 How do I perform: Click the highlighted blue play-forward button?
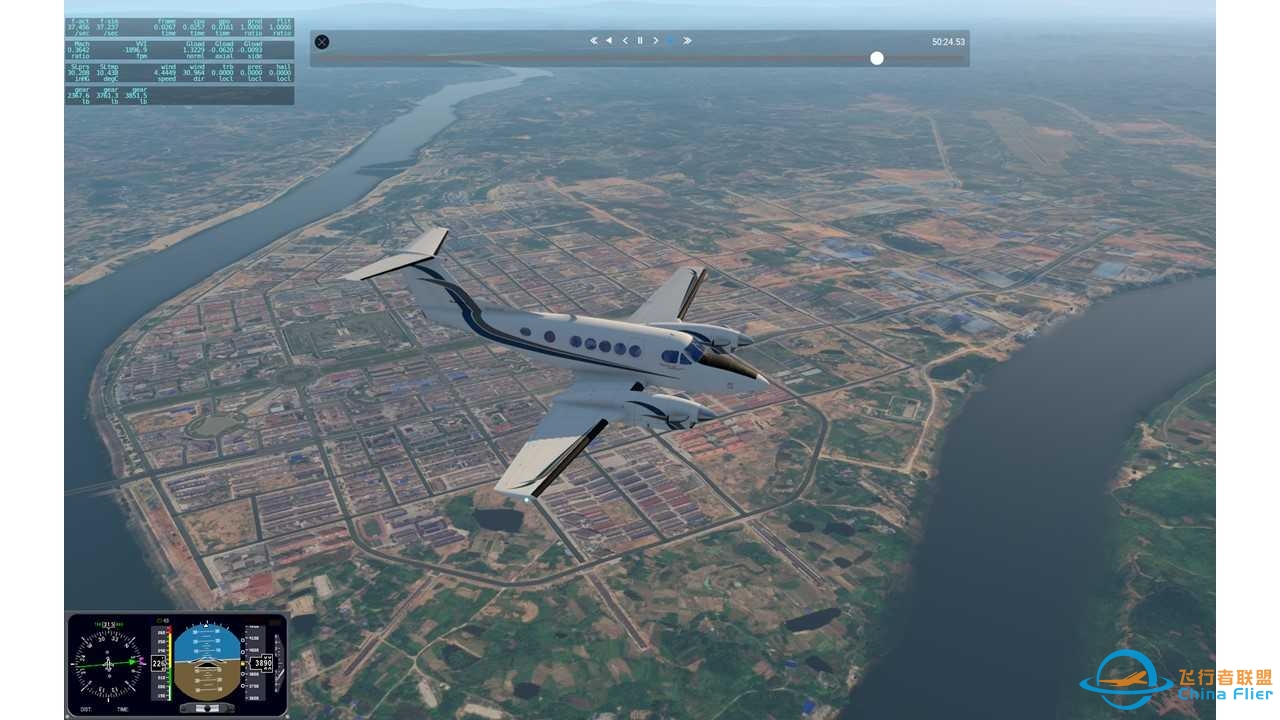pyautogui.click(x=671, y=41)
